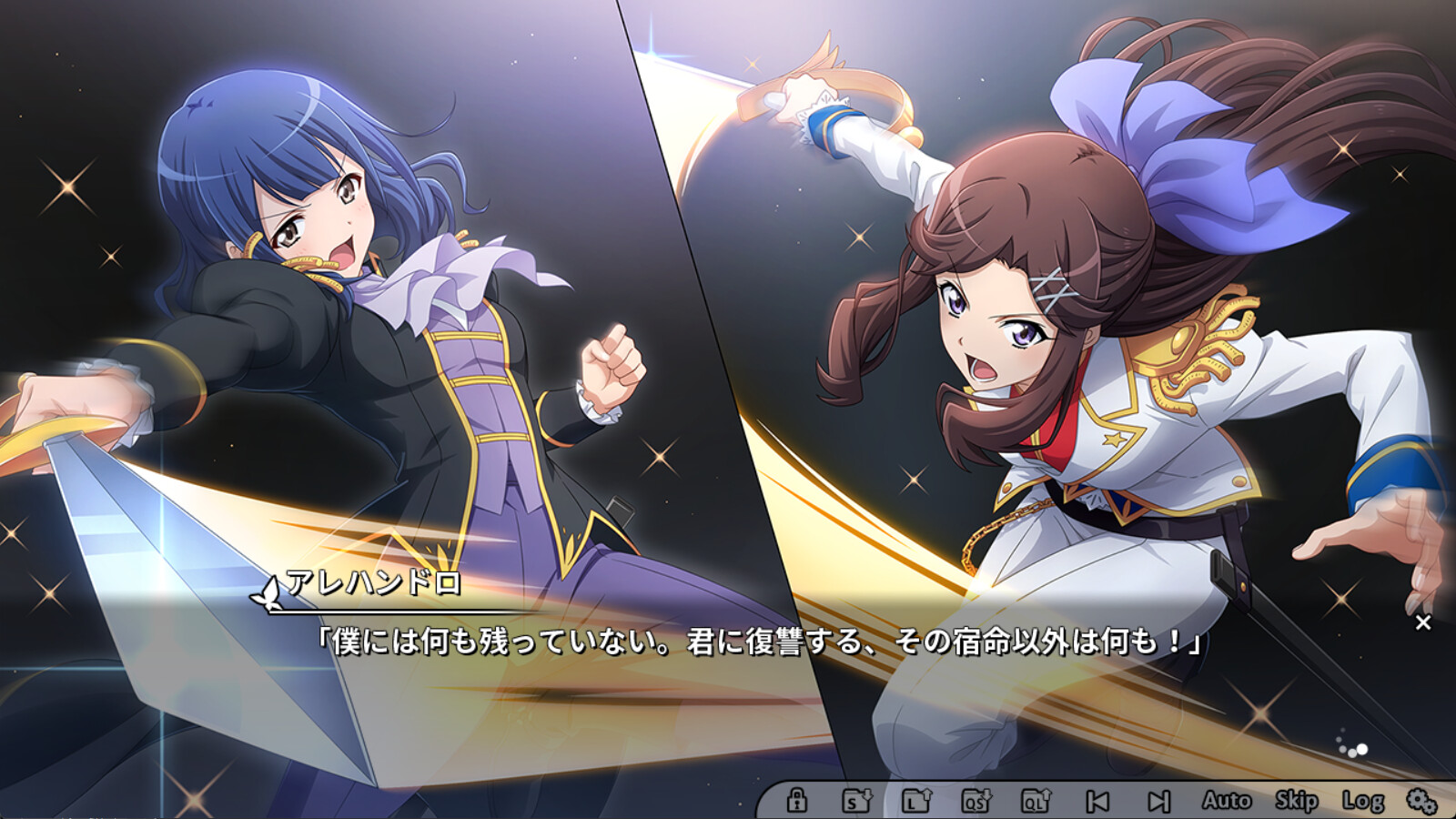1456x819 pixels.
Task: Lock the message window with the padlock
Action: tap(797, 801)
